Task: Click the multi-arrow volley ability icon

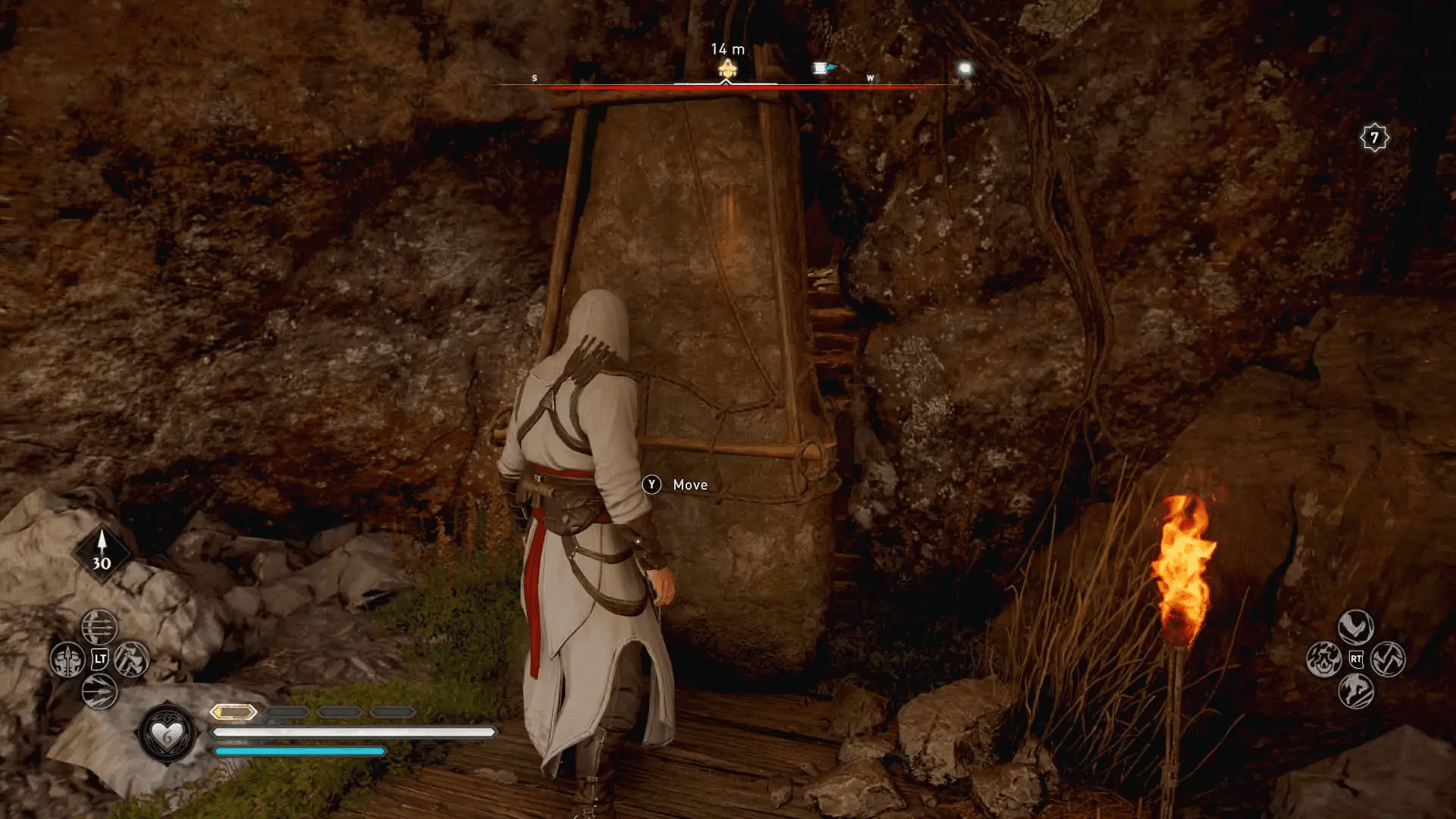Action: tap(98, 627)
